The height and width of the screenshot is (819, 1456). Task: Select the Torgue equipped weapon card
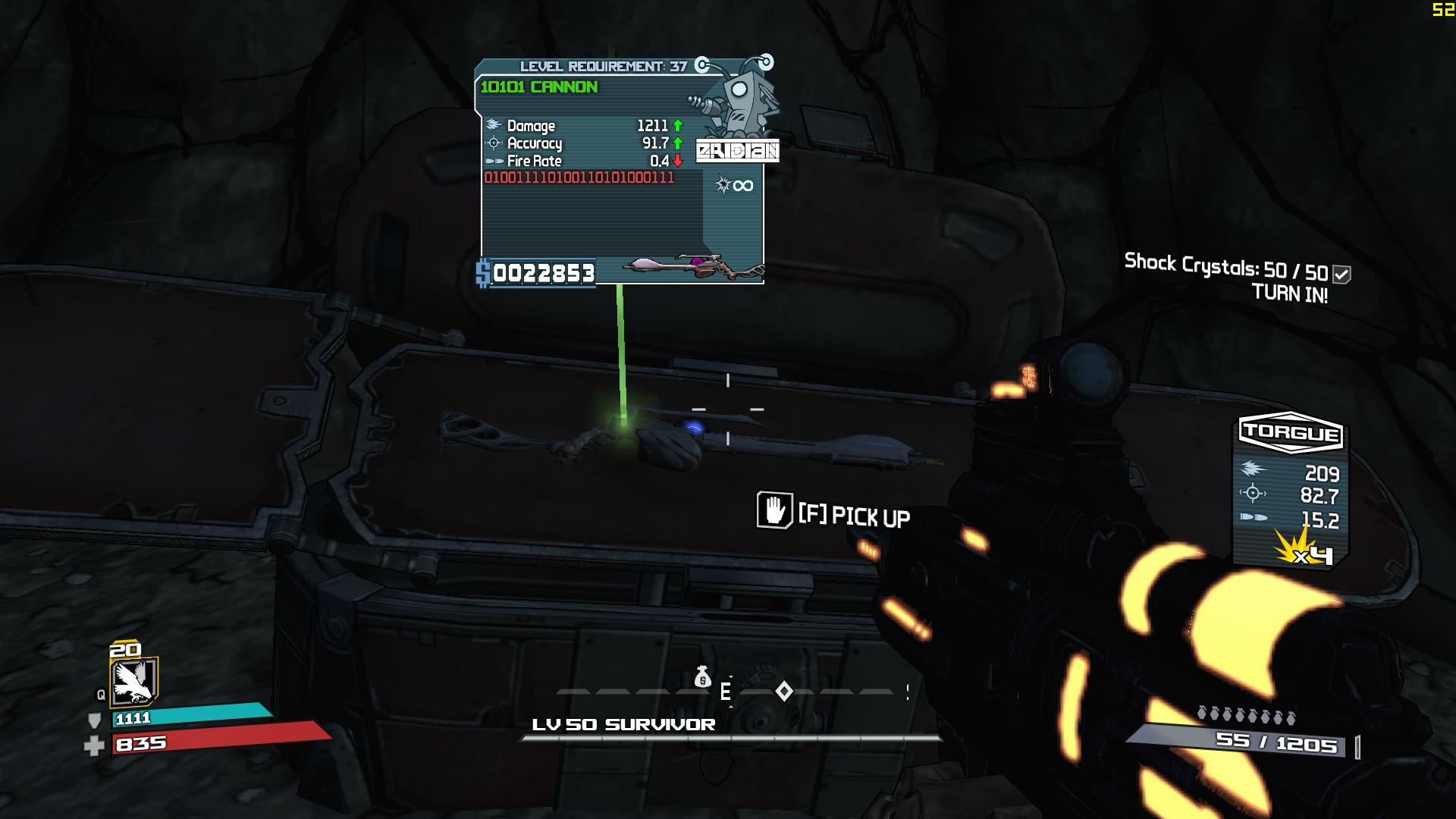tap(1290, 491)
